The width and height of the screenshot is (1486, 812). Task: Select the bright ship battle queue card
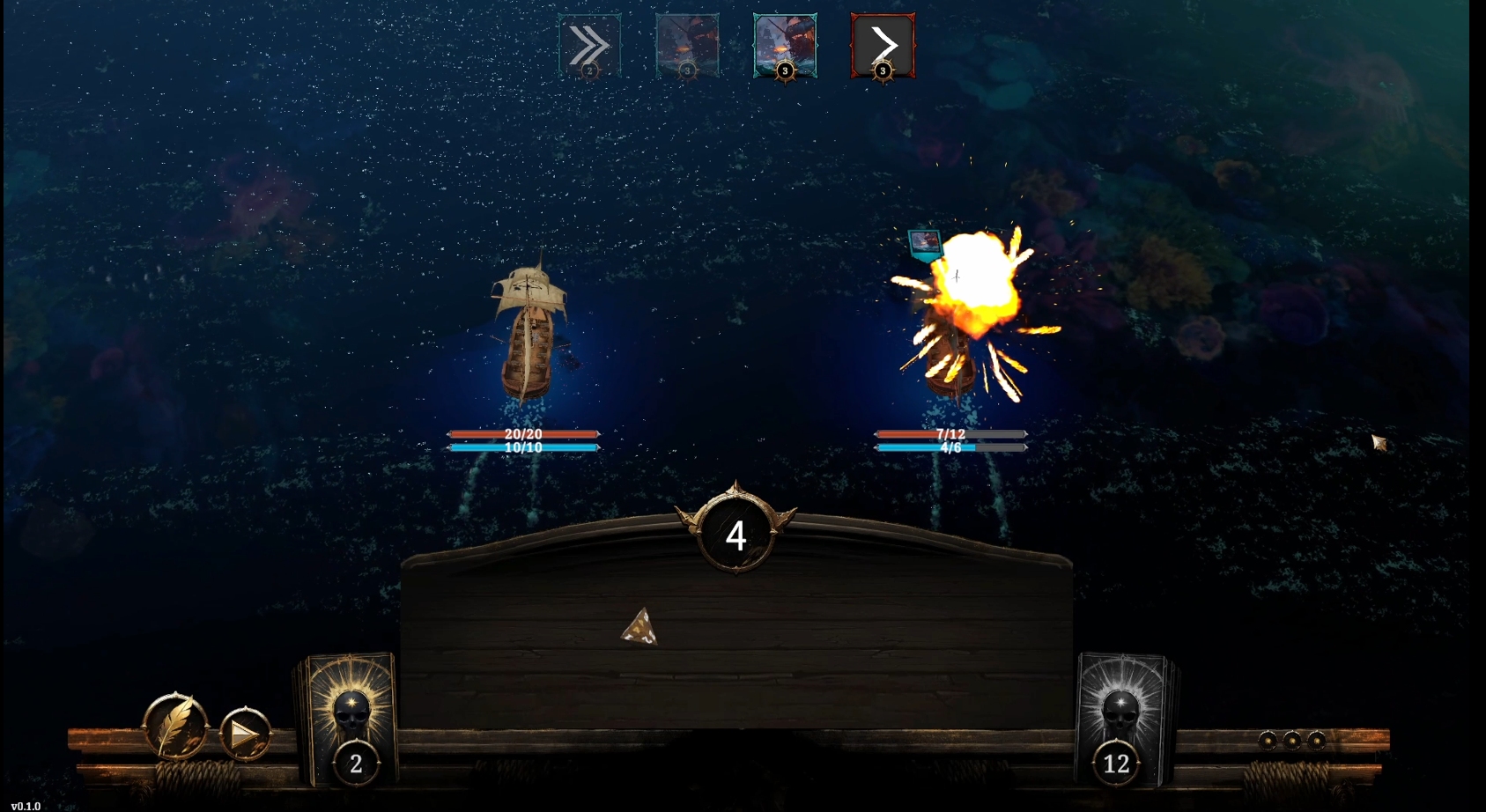[785, 46]
